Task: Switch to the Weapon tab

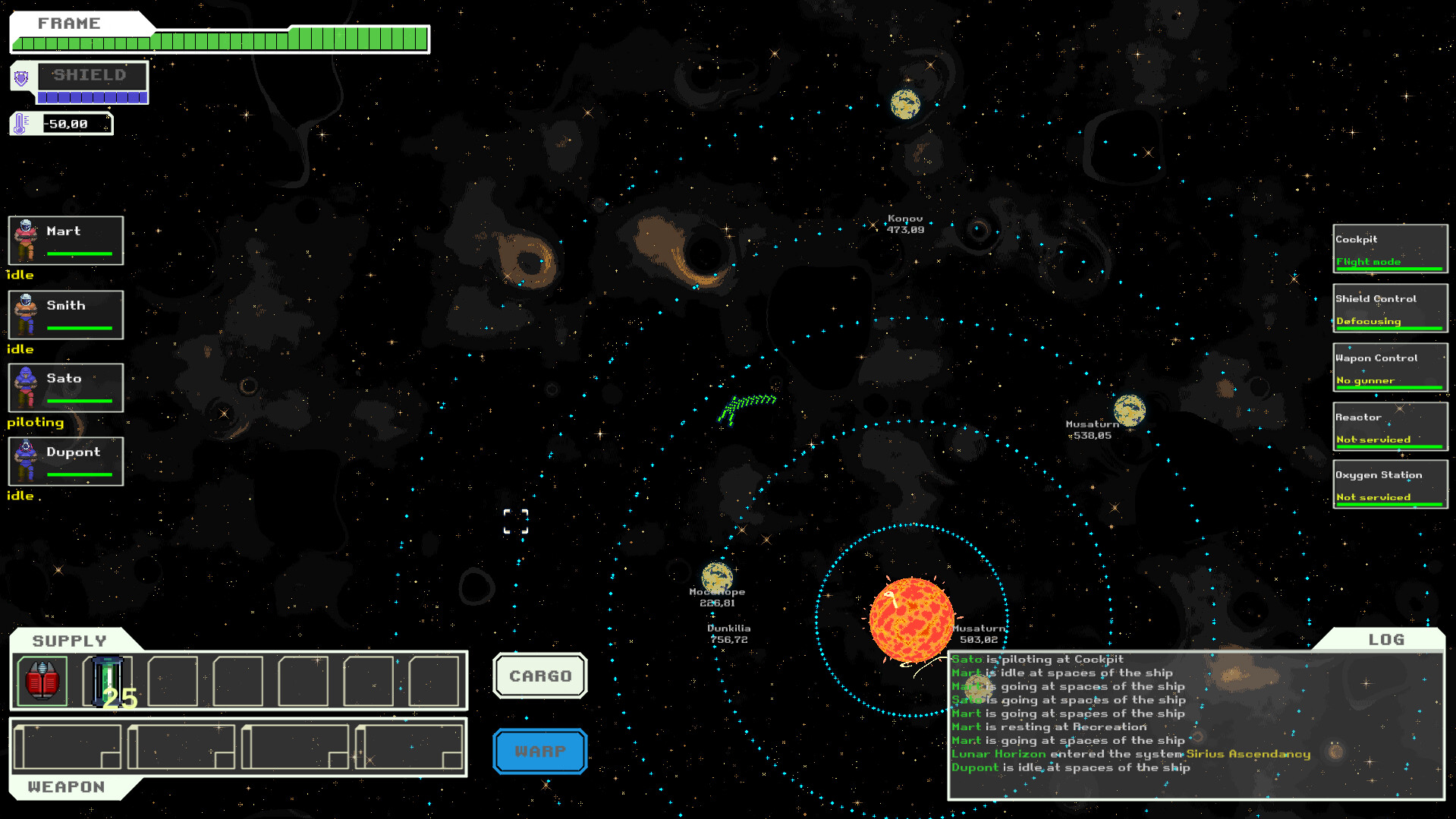Action: tap(67, 786)
